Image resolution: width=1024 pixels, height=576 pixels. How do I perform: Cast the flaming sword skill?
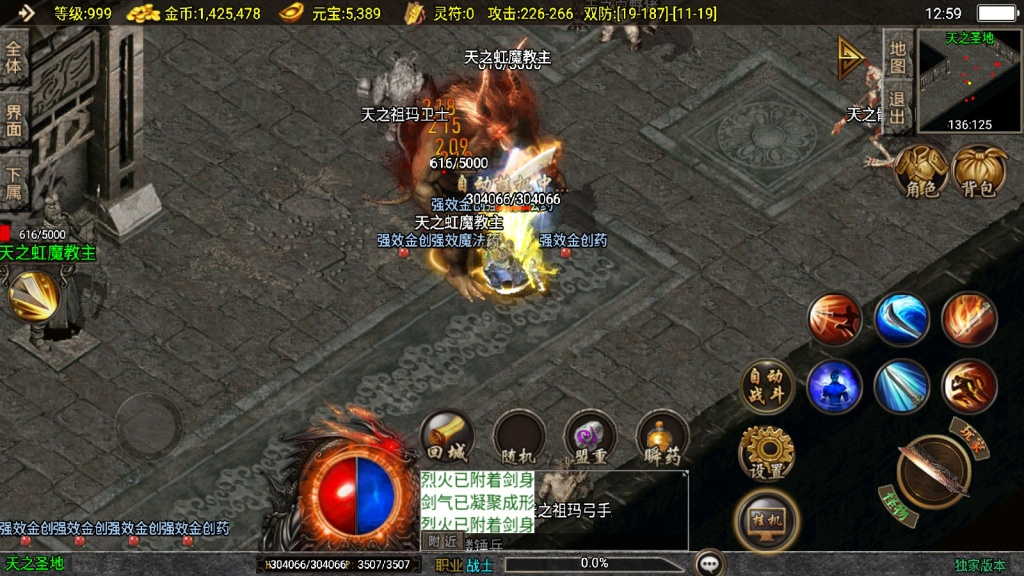tap(968, 319)
